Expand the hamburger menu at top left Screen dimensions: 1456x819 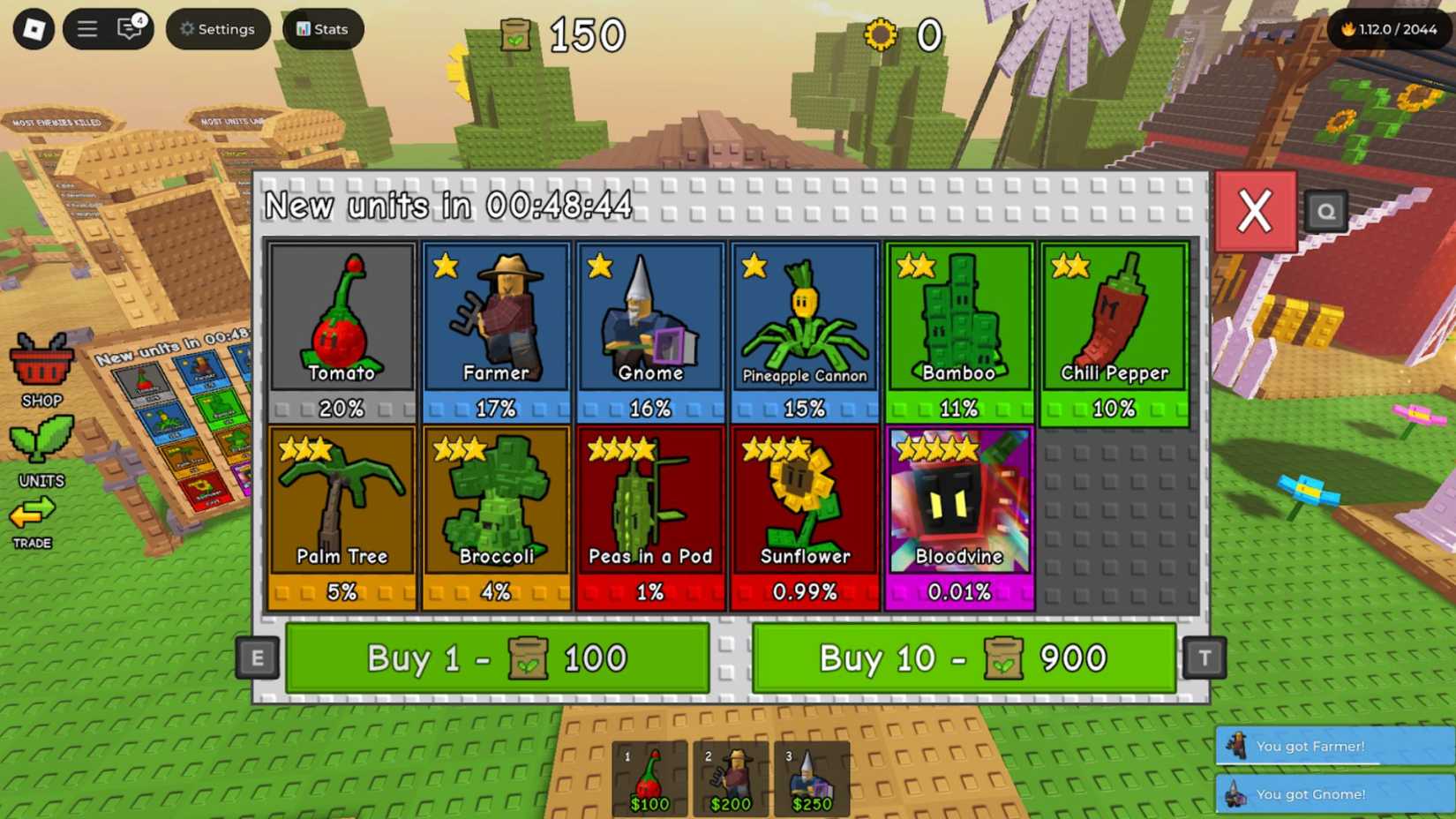[x=86, y=27]
